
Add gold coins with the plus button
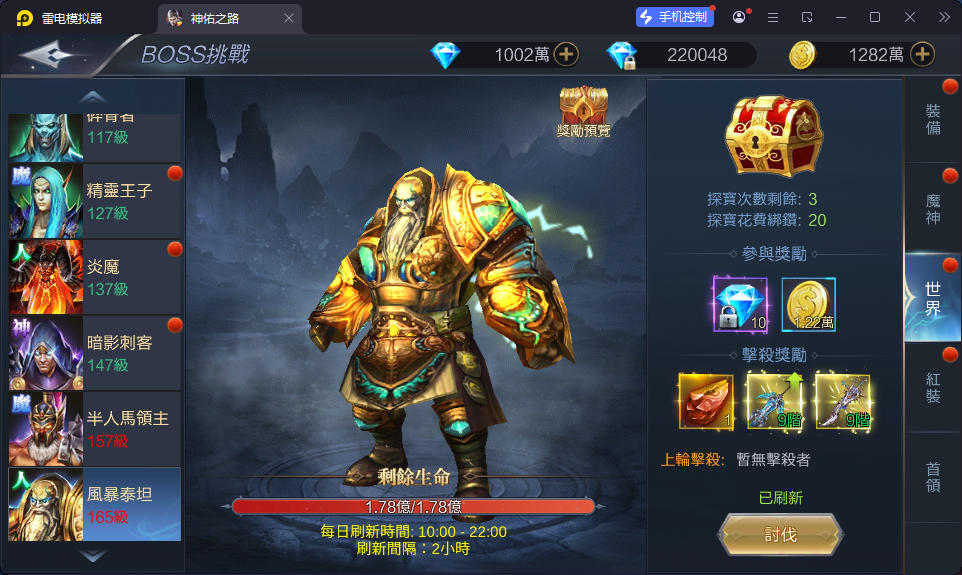point(922,54)
